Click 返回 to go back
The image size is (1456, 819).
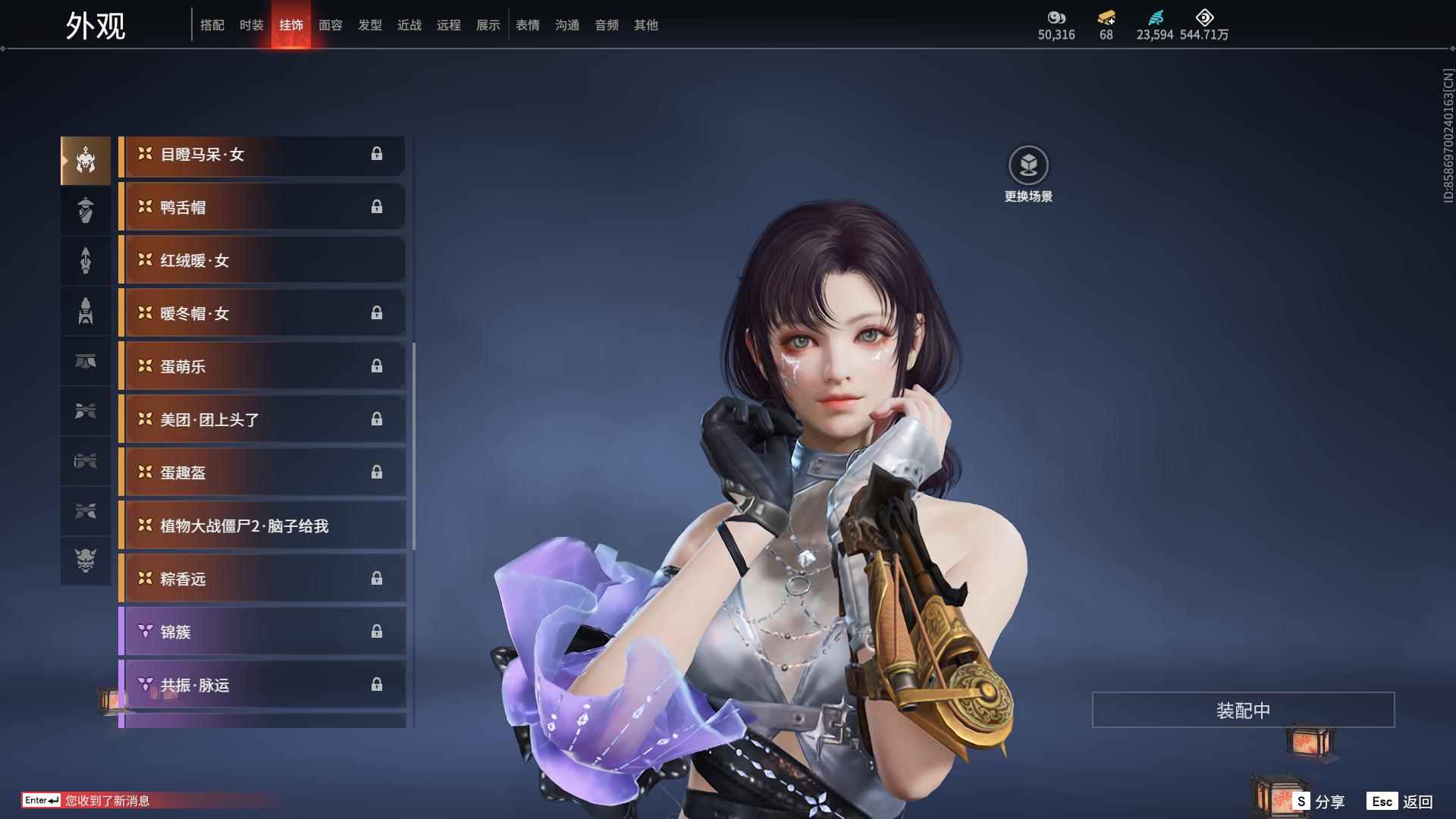tap(1400, 801)
